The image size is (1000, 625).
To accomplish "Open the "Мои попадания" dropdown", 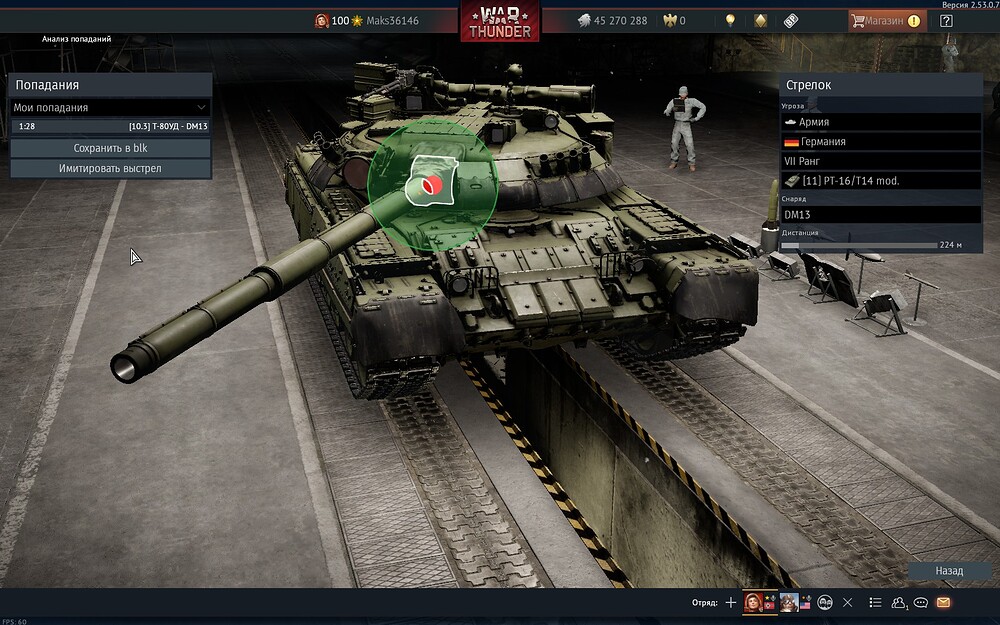I will click(110, 107).
